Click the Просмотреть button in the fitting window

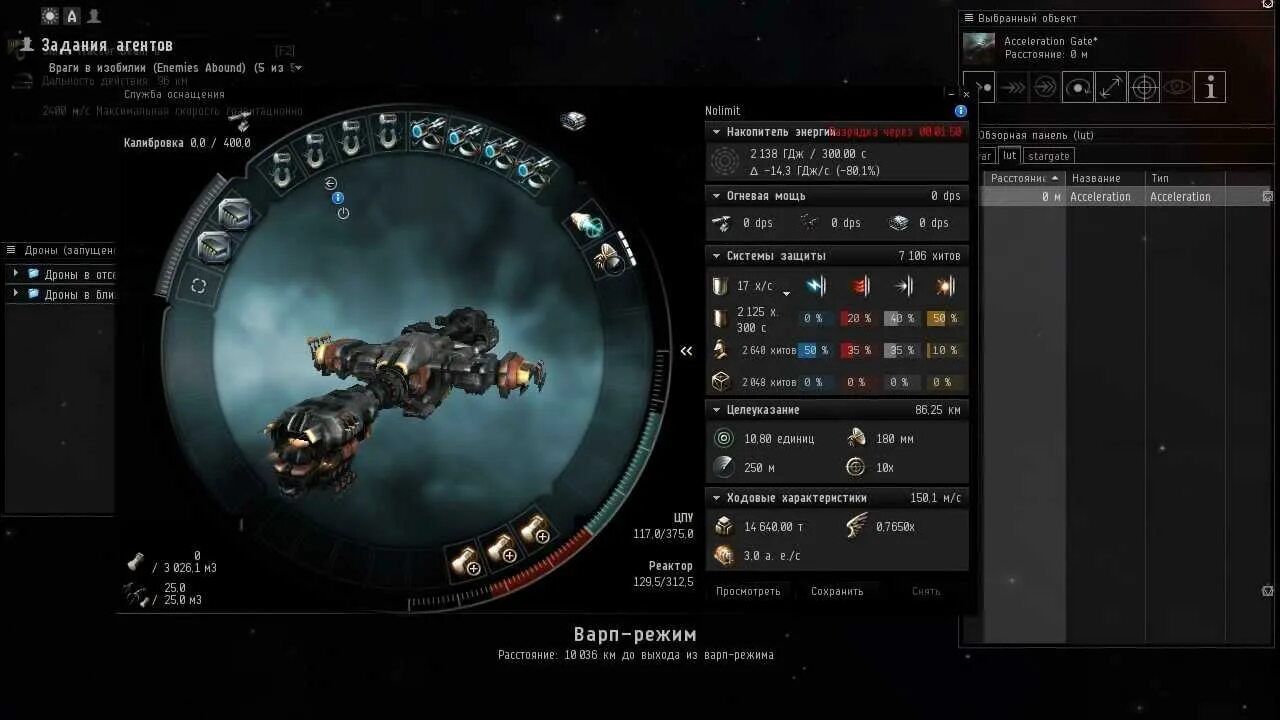pos(748,591)
